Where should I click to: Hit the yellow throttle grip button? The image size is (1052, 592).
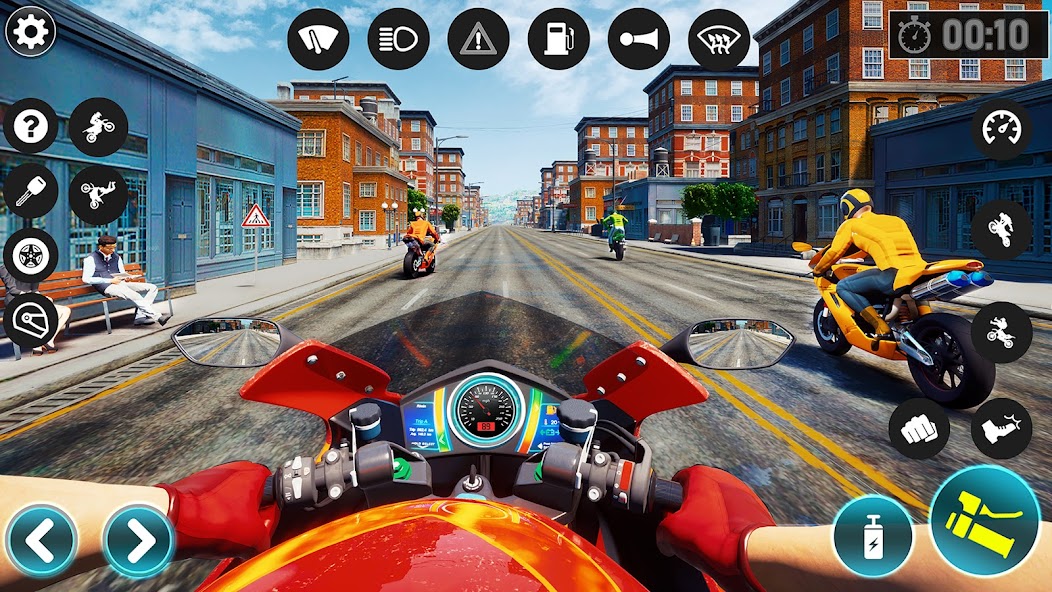[x=985, y=520]
